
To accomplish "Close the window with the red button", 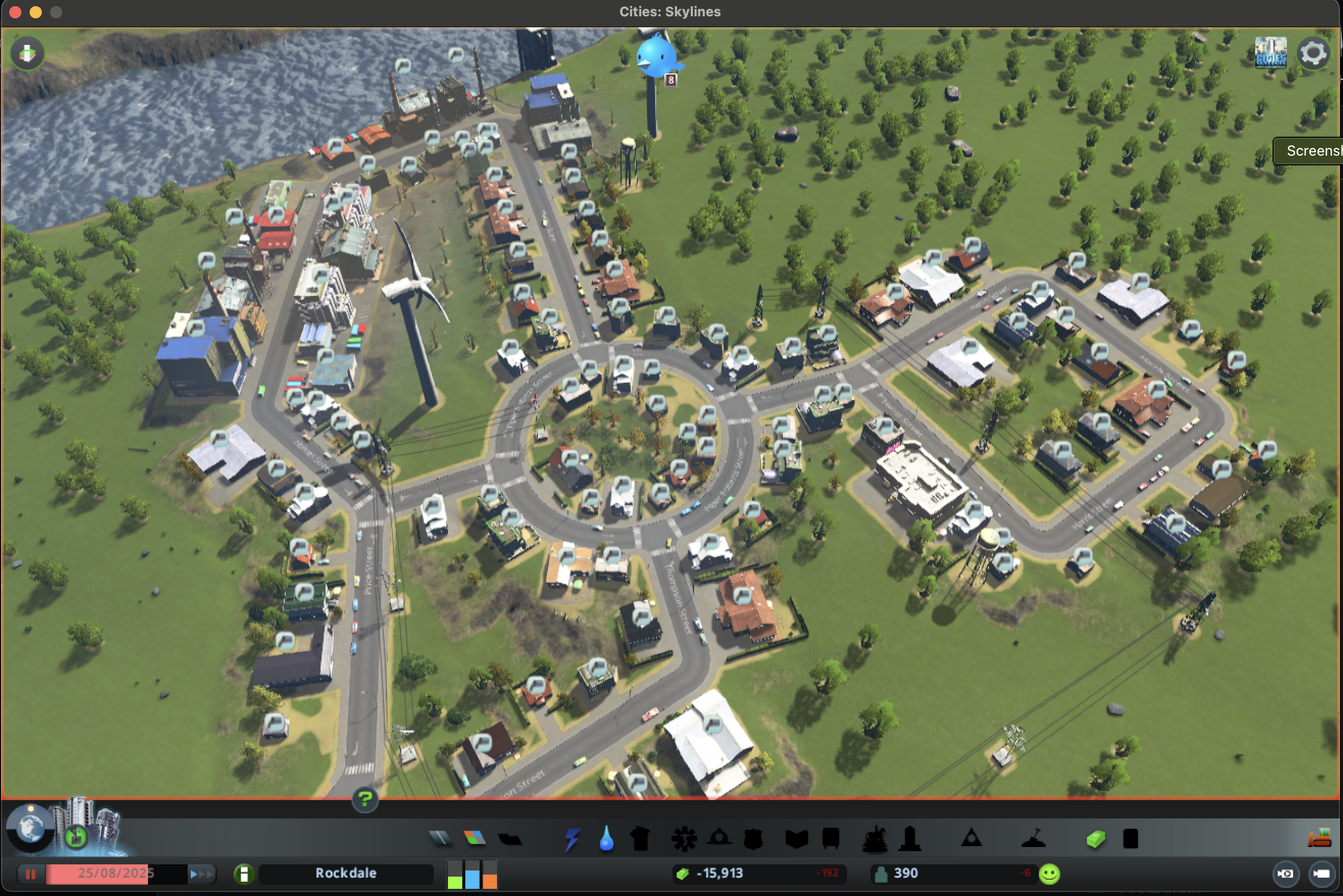I will 15,12.
